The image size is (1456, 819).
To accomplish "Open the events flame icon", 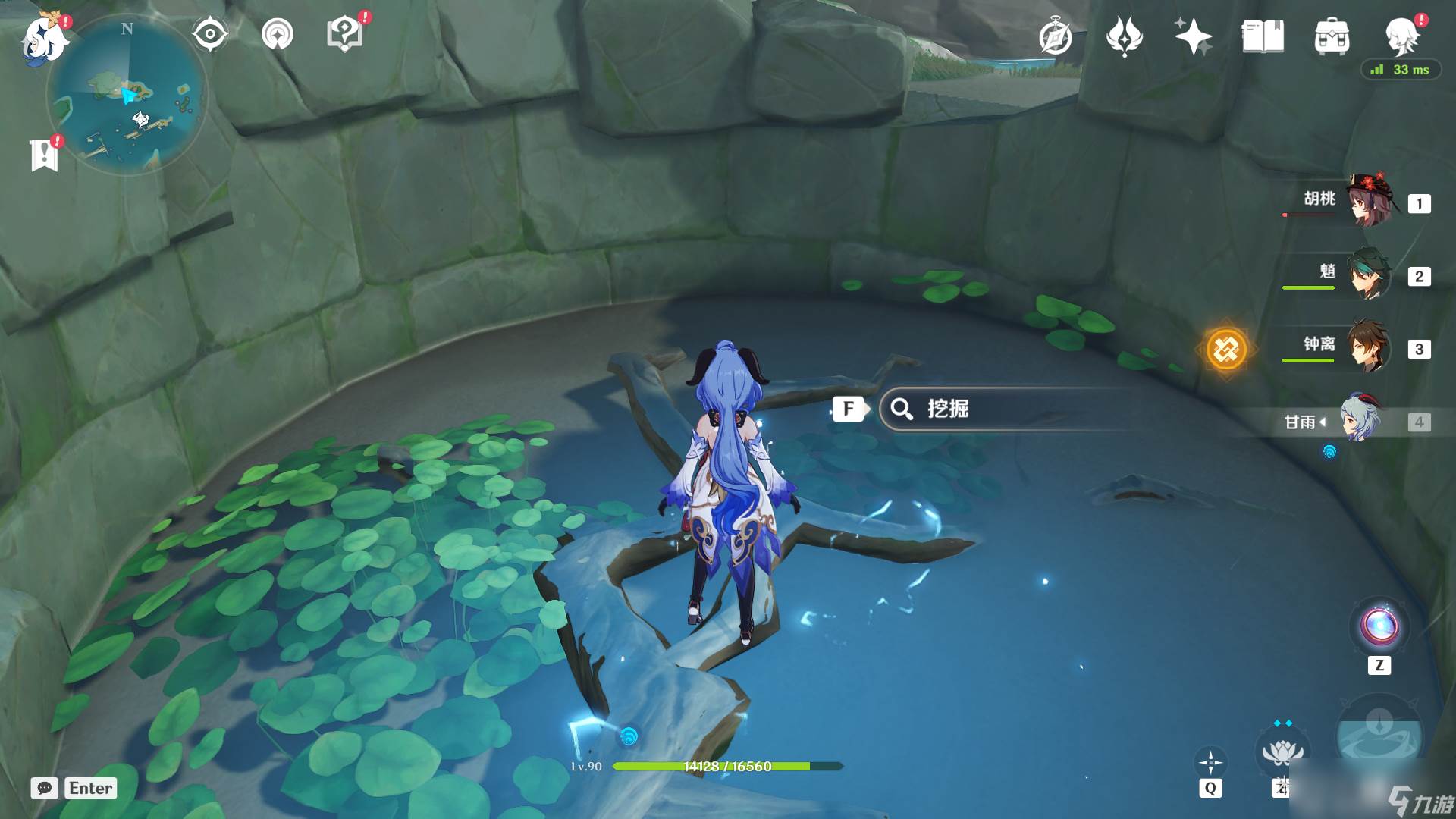I will click(x=1124, y=36).
